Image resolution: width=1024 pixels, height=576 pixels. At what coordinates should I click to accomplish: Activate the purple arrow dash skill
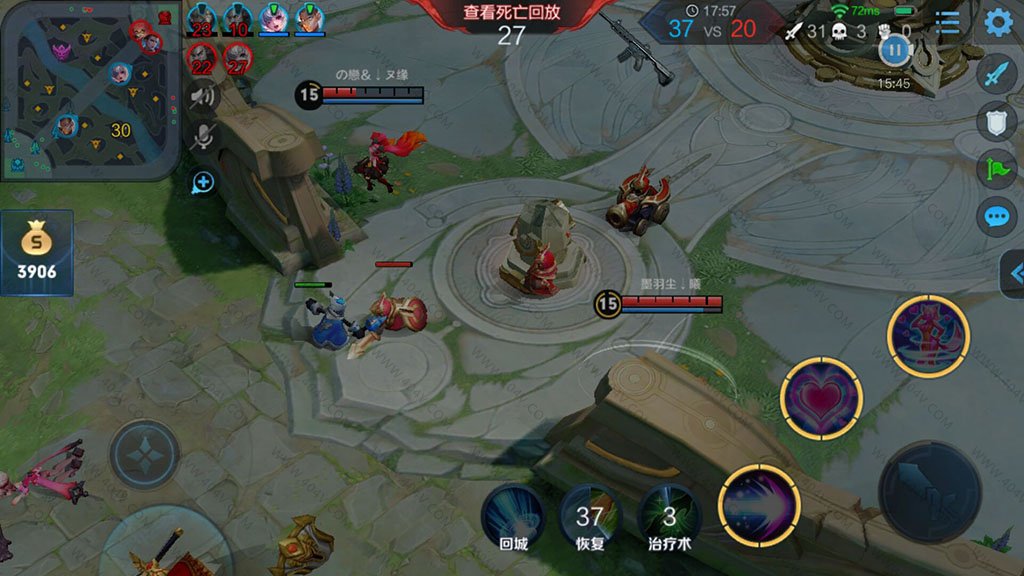(759, 506)
